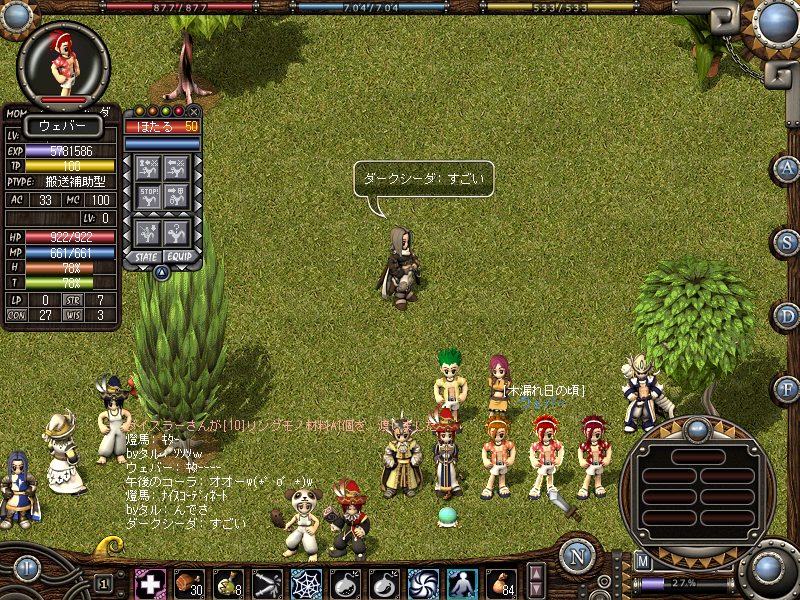Use the orange pouch item with count 84
800x600 pixels.
(x=501, y=582)
